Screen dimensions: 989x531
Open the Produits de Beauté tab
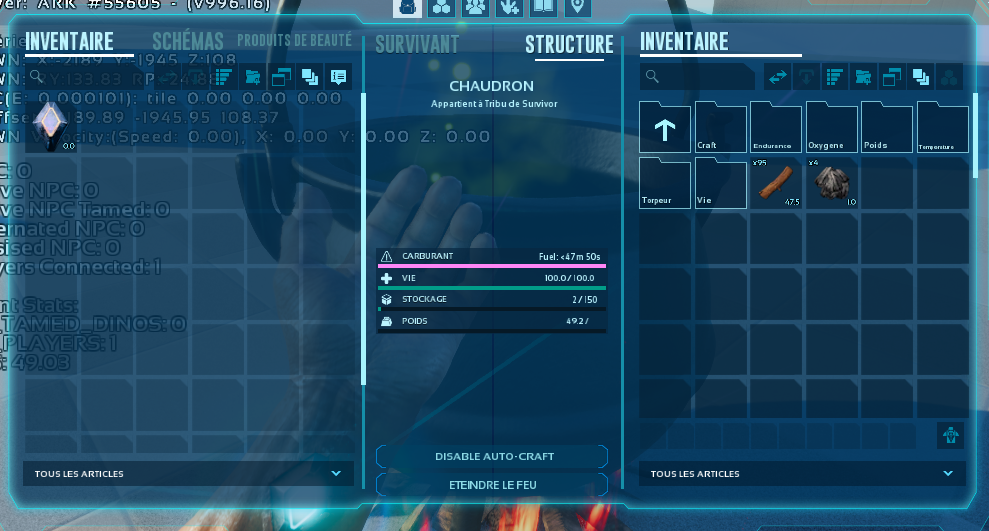tap(294, 41)
